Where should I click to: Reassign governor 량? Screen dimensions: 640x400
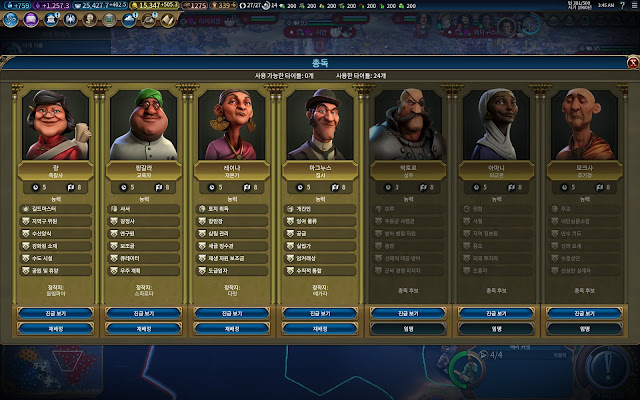tap(55, 327)
